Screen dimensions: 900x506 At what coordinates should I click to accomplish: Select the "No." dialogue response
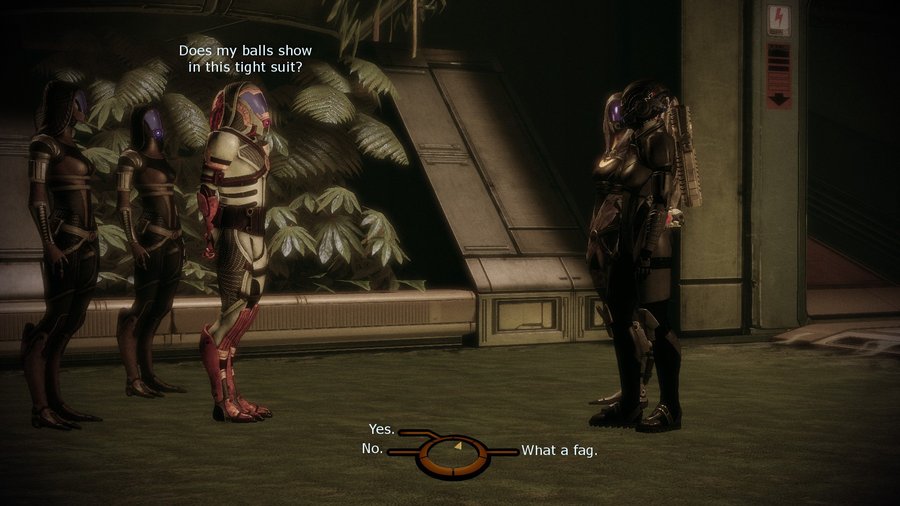[x=372, y=449]
